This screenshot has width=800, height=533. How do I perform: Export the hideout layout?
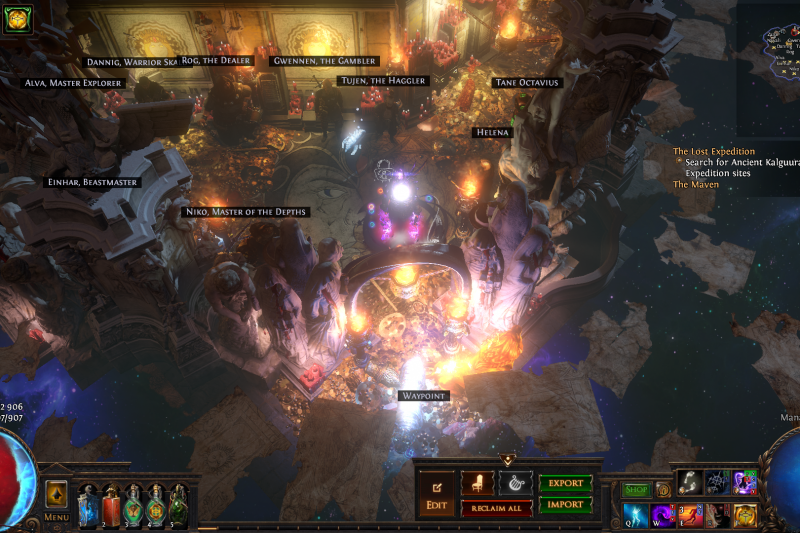[565, 483]
